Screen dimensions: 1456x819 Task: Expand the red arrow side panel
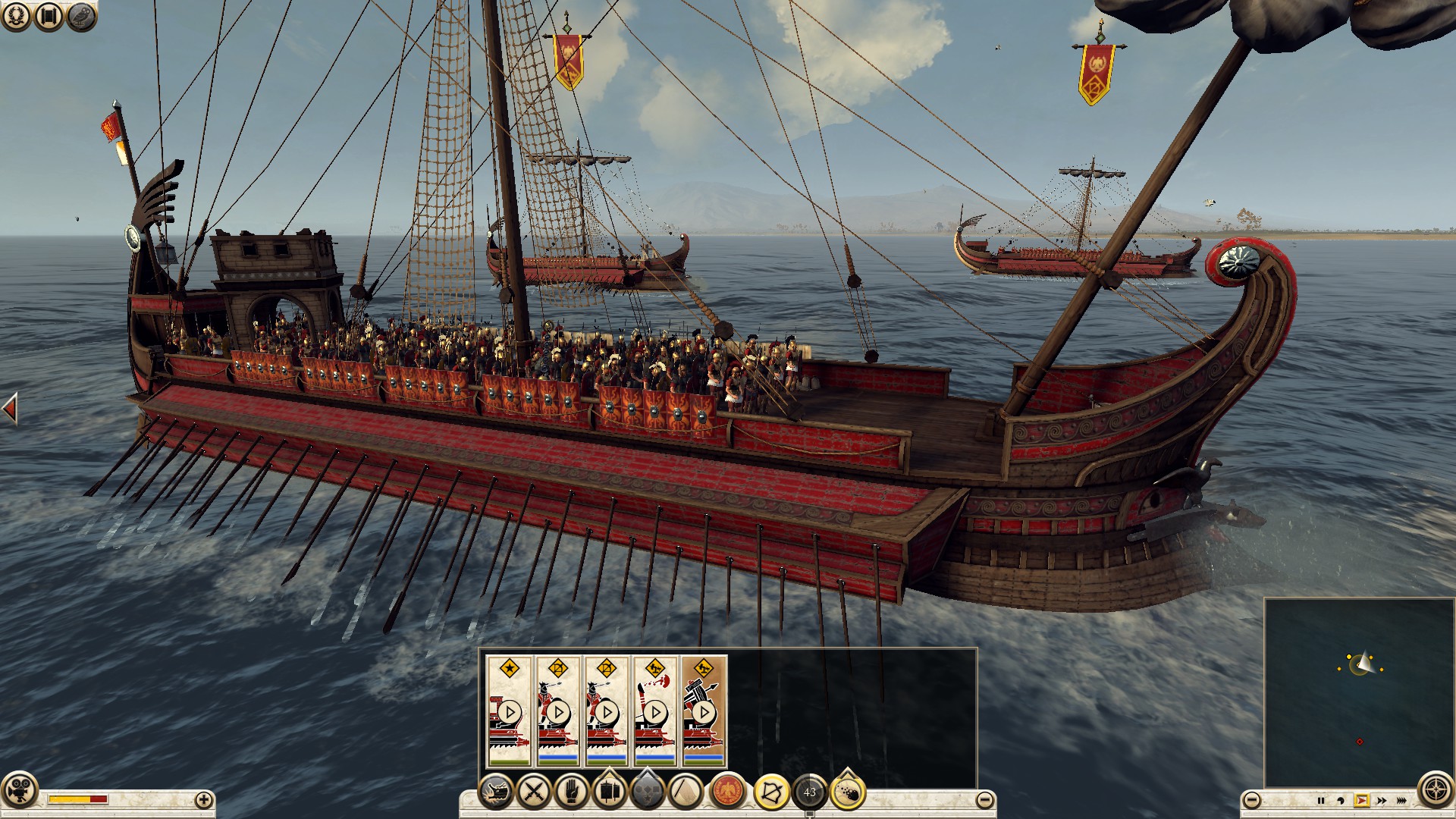(10, 409)
